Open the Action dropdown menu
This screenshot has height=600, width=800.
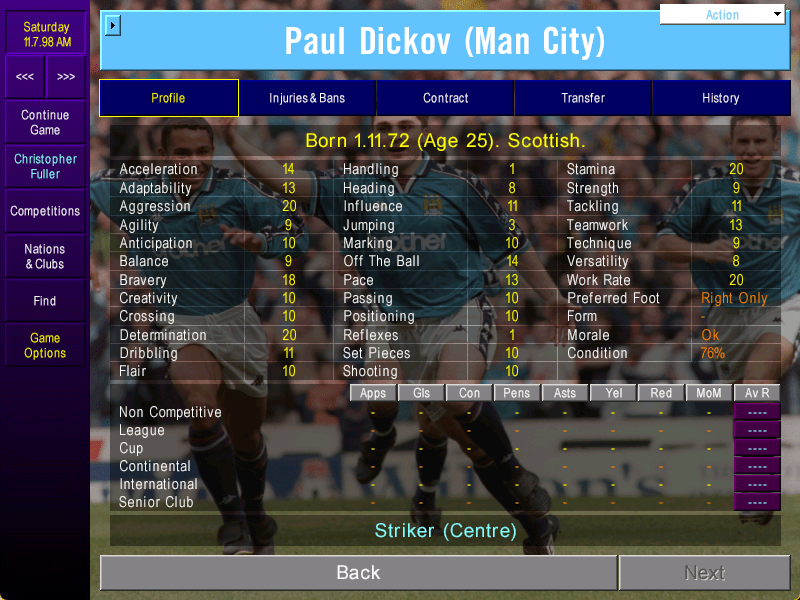click(x=723, y=15)
